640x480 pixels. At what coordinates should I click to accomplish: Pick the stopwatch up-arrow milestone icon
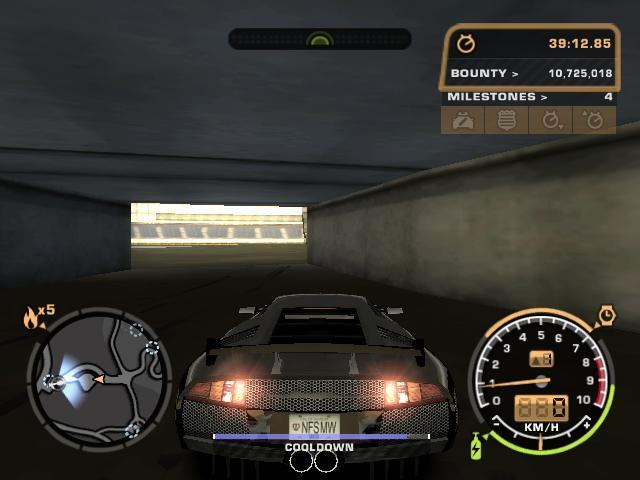pos(594,120)
